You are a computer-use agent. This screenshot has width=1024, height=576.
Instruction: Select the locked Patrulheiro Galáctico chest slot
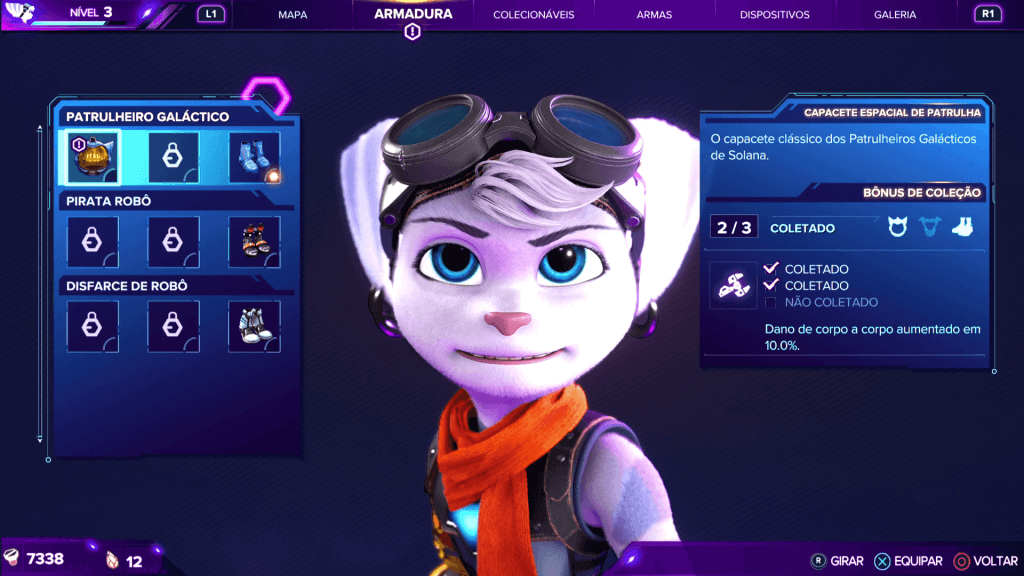click(173, 157)
